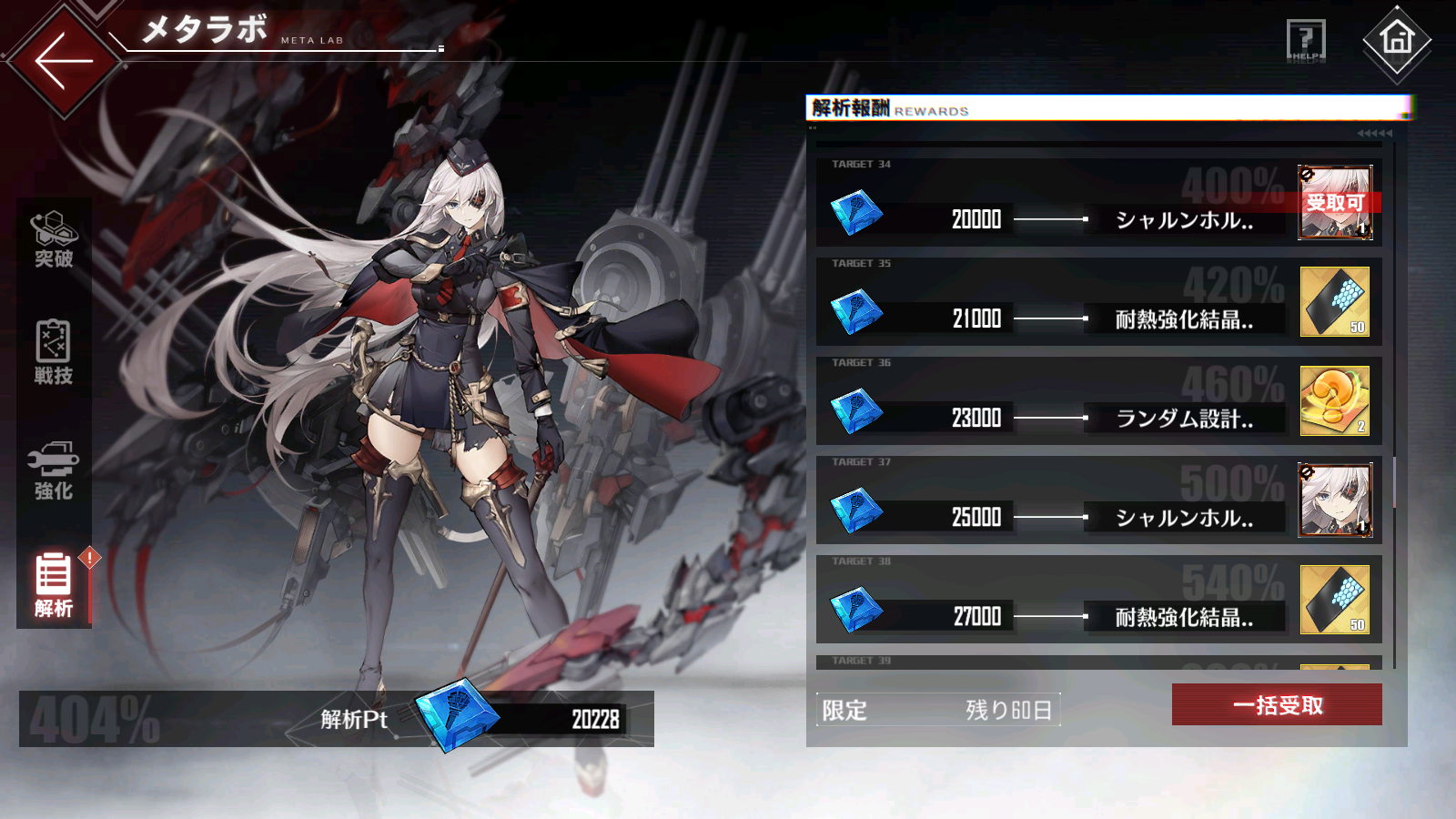Click the blue crystal icon on TARGET 36 row

click(856, 411)
